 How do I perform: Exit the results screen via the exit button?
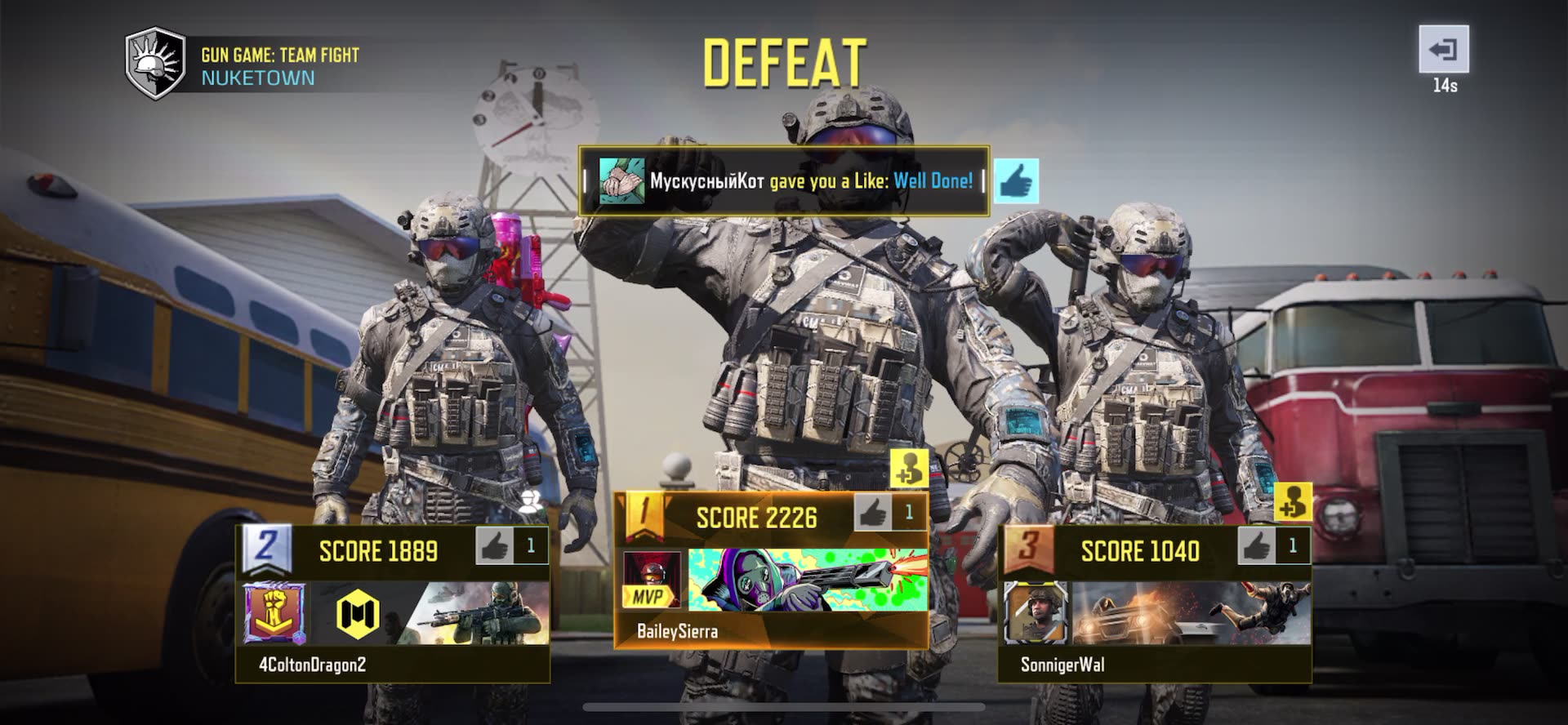[x=1443, y=50]
